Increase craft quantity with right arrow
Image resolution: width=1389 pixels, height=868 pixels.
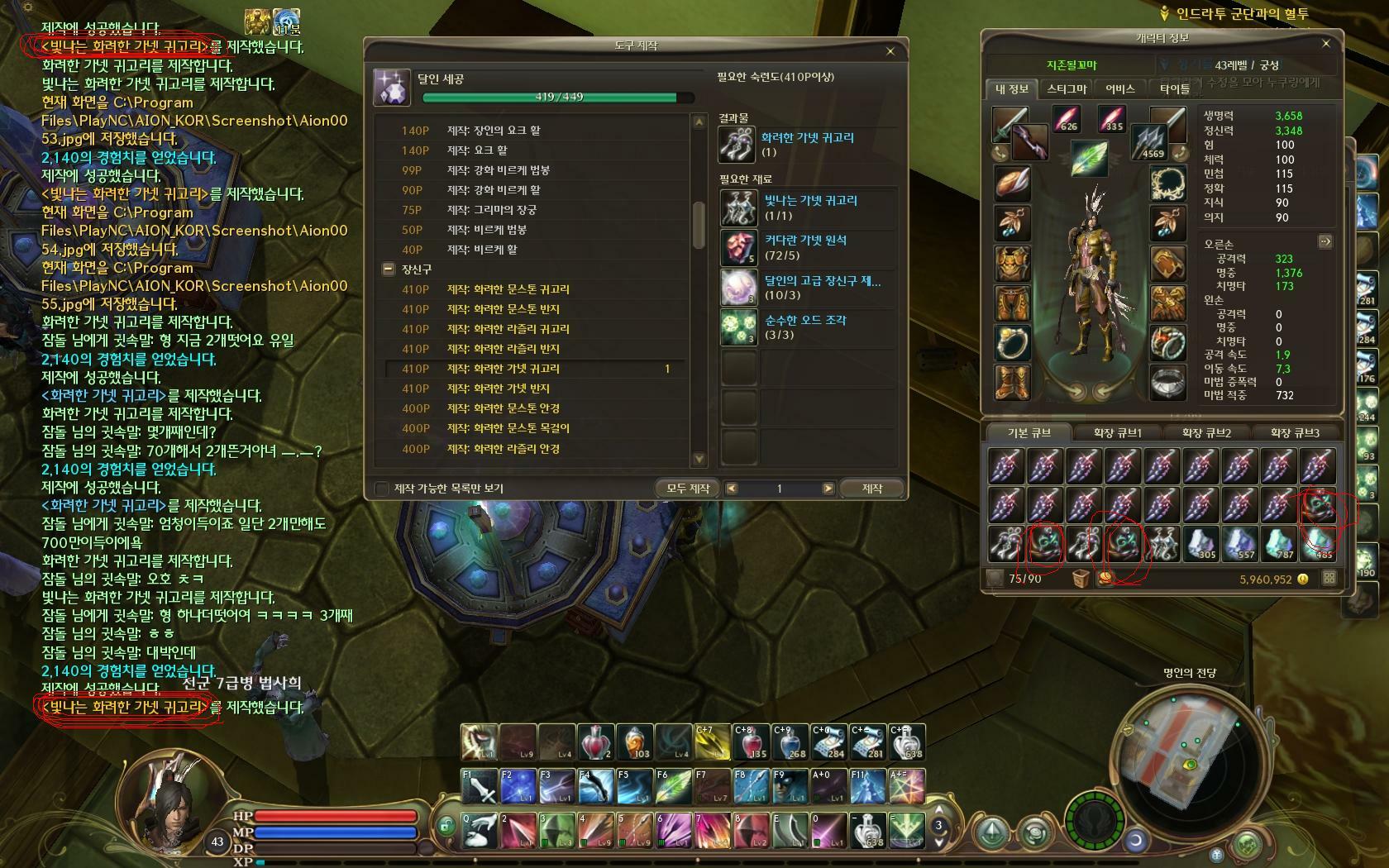(x=828, y=489)
